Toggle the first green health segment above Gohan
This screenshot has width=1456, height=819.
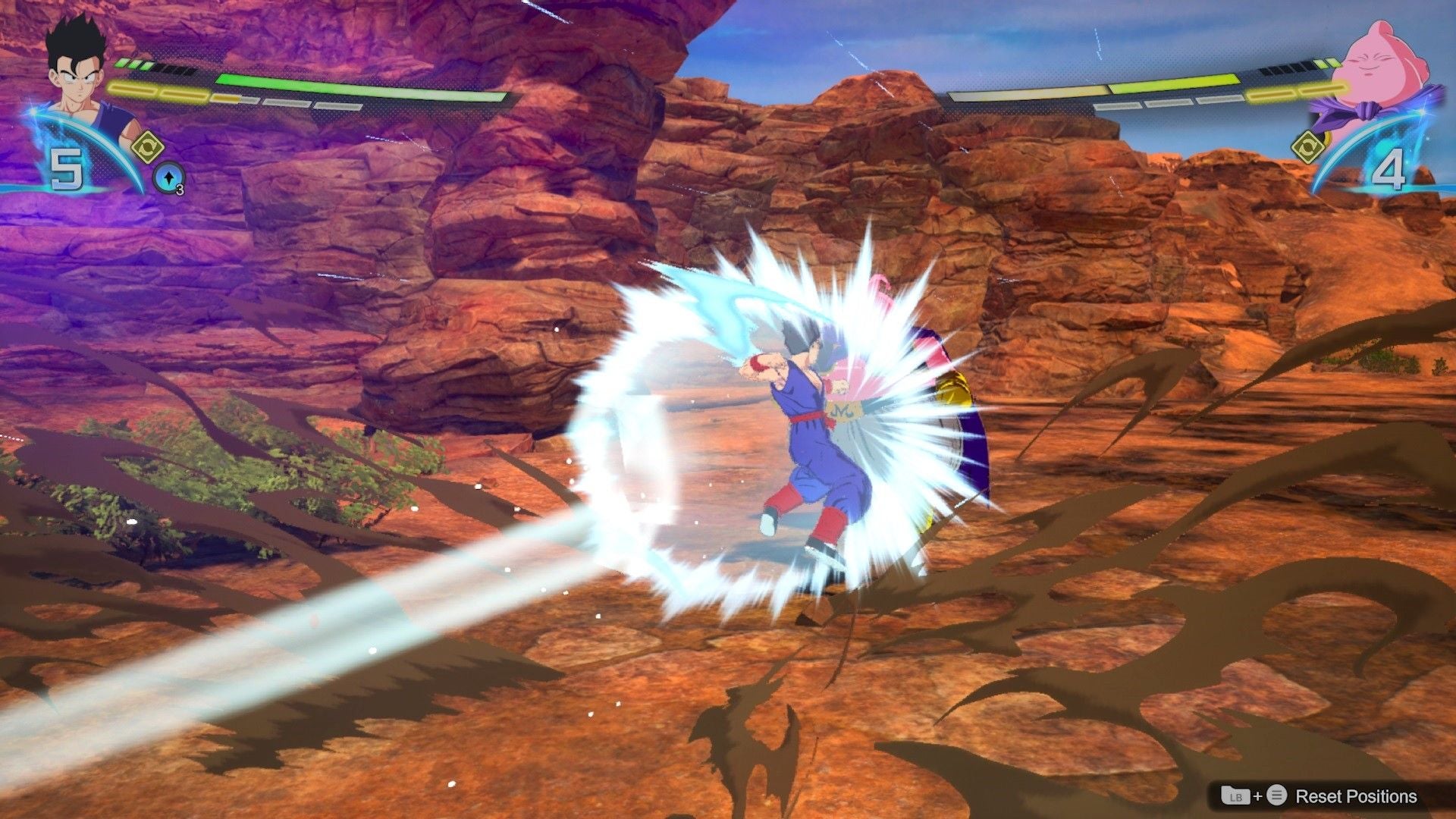pos(121,64)
